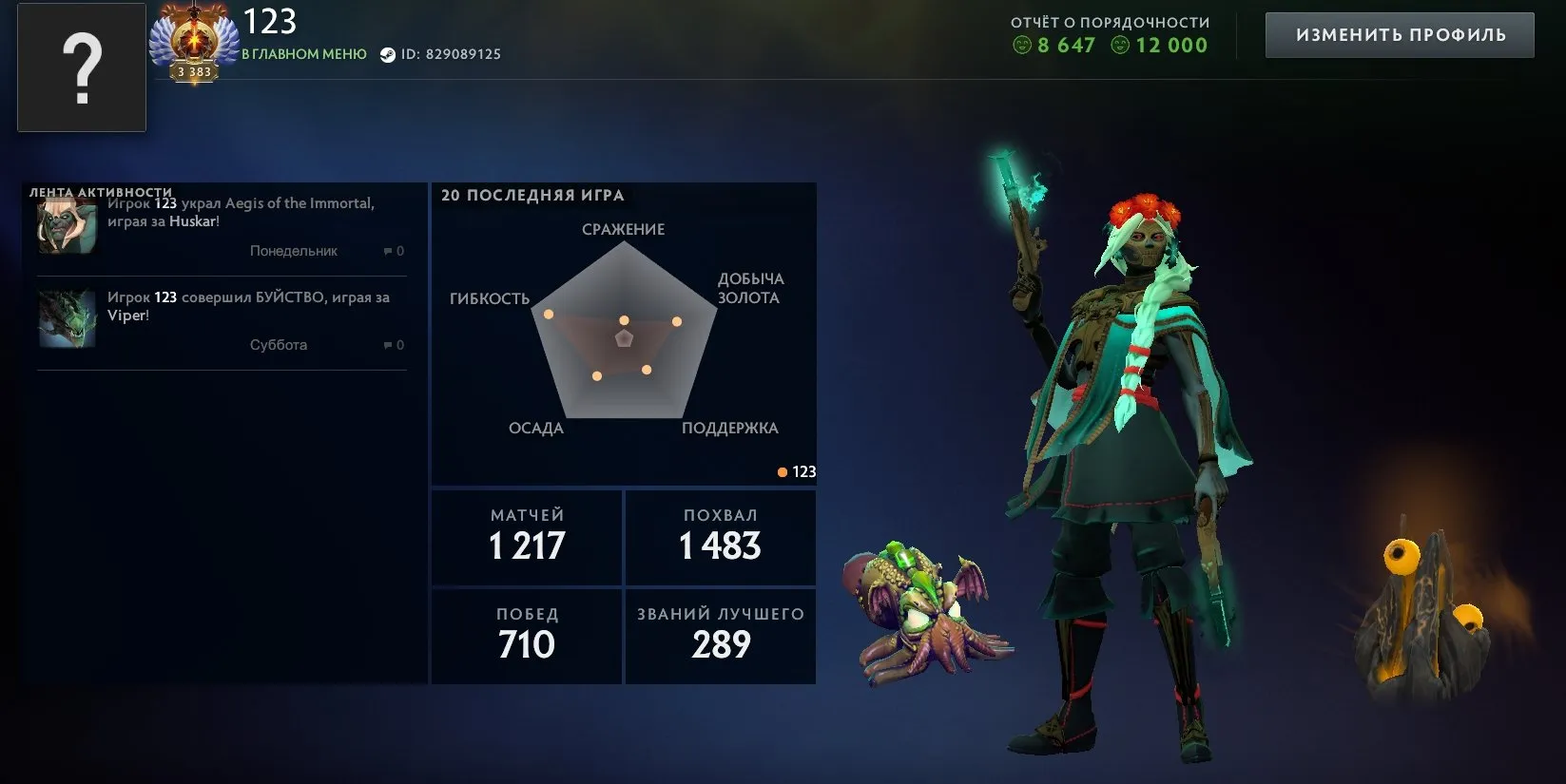Expand the СРАЖЕНИЕ stat on the pentagon chart

624,228
